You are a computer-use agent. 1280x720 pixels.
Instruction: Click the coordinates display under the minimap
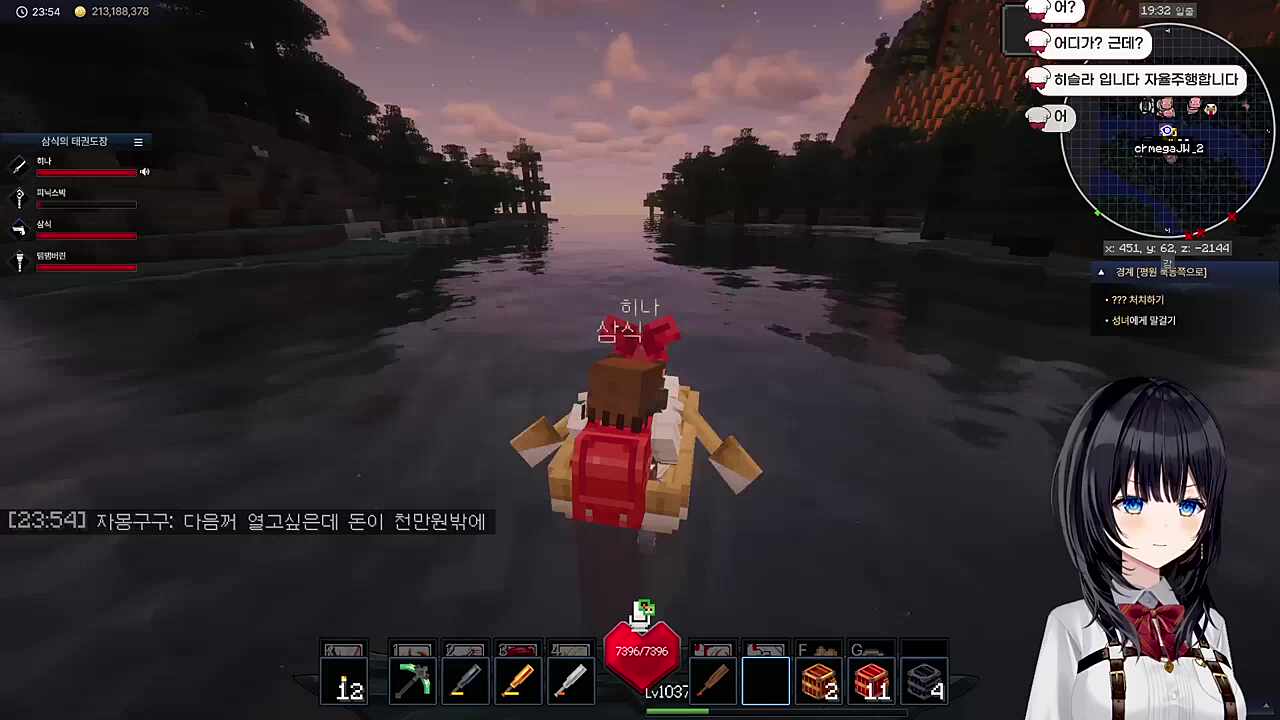pyautogui.click(x=1166, y=247)
